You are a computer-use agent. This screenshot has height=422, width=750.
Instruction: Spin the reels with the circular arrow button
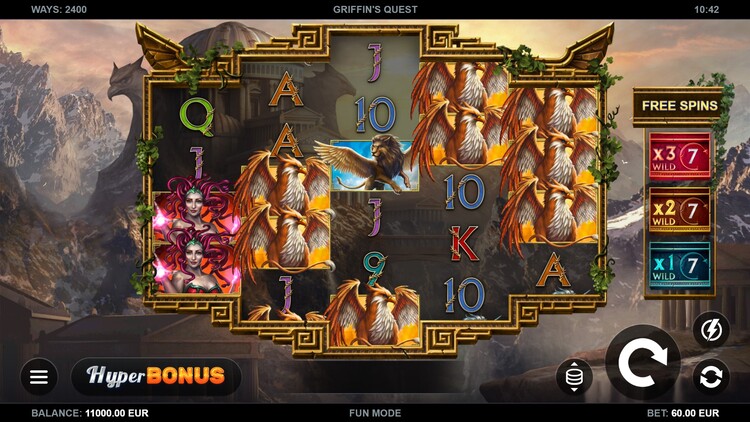pyautogui.click(x=643, y=362)
